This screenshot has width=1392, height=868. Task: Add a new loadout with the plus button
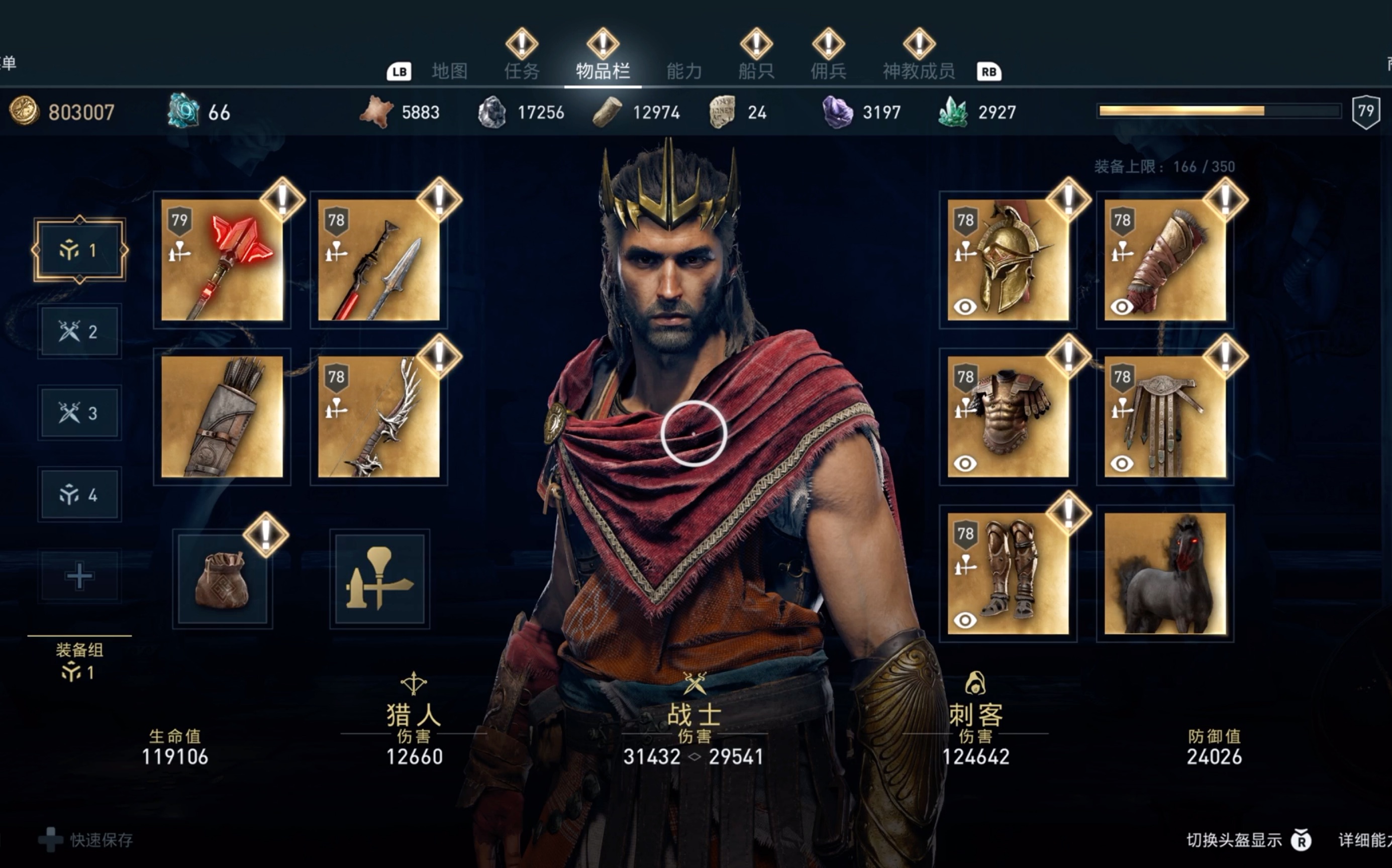coord(79,576)
